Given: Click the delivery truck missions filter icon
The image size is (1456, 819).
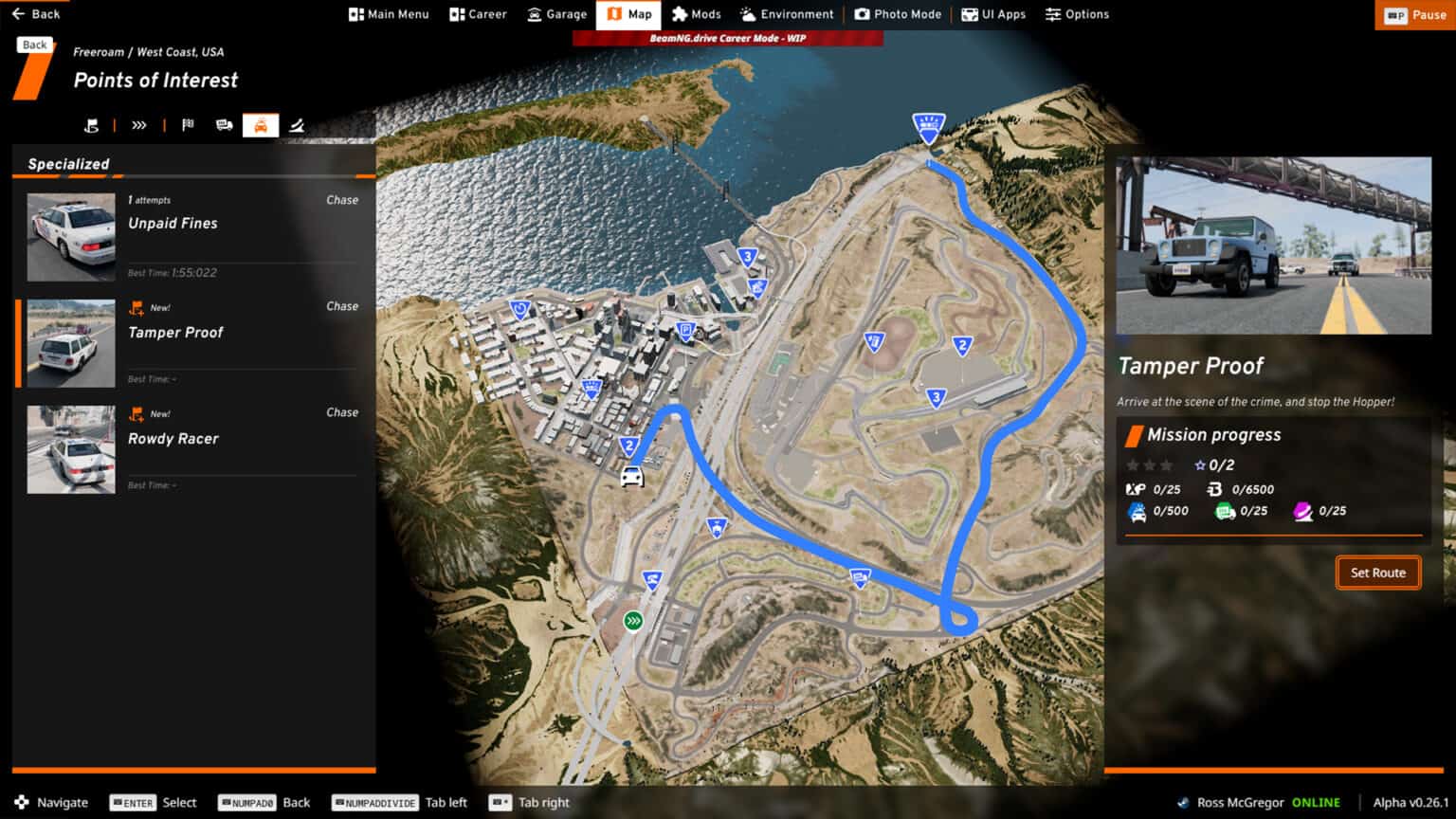Looking at the screenshot, I should [224, 124].
